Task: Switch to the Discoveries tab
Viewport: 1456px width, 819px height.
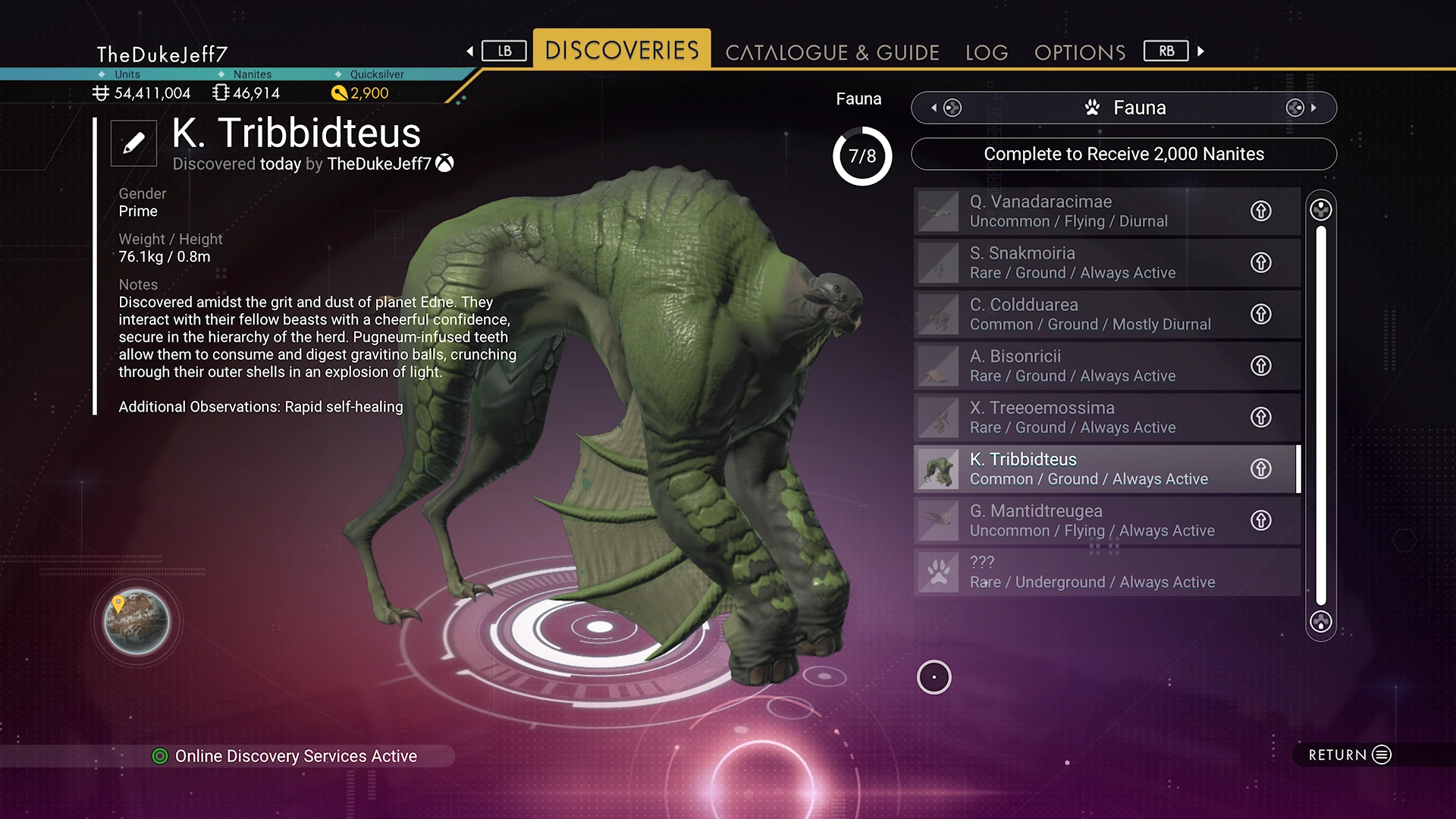Action: [x=622, y=50]
